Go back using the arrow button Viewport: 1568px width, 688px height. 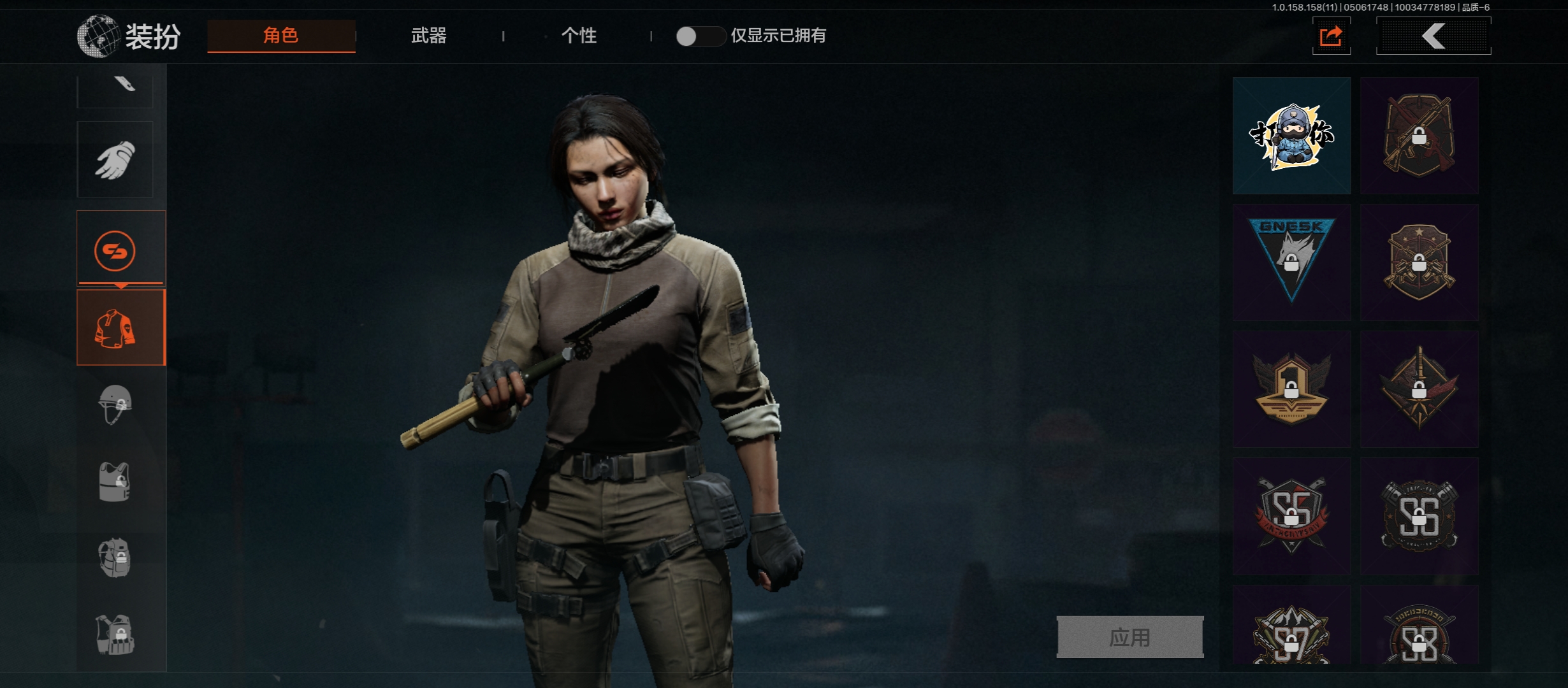point(1434,36)
